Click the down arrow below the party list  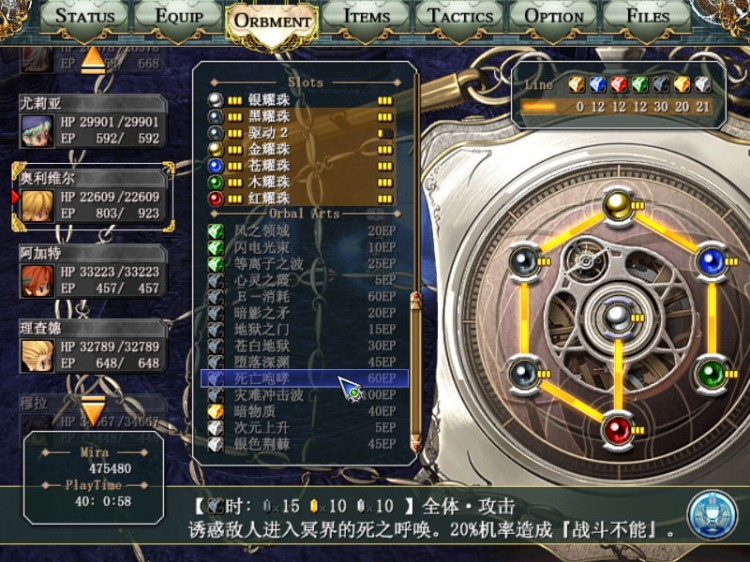coord(92,410)
